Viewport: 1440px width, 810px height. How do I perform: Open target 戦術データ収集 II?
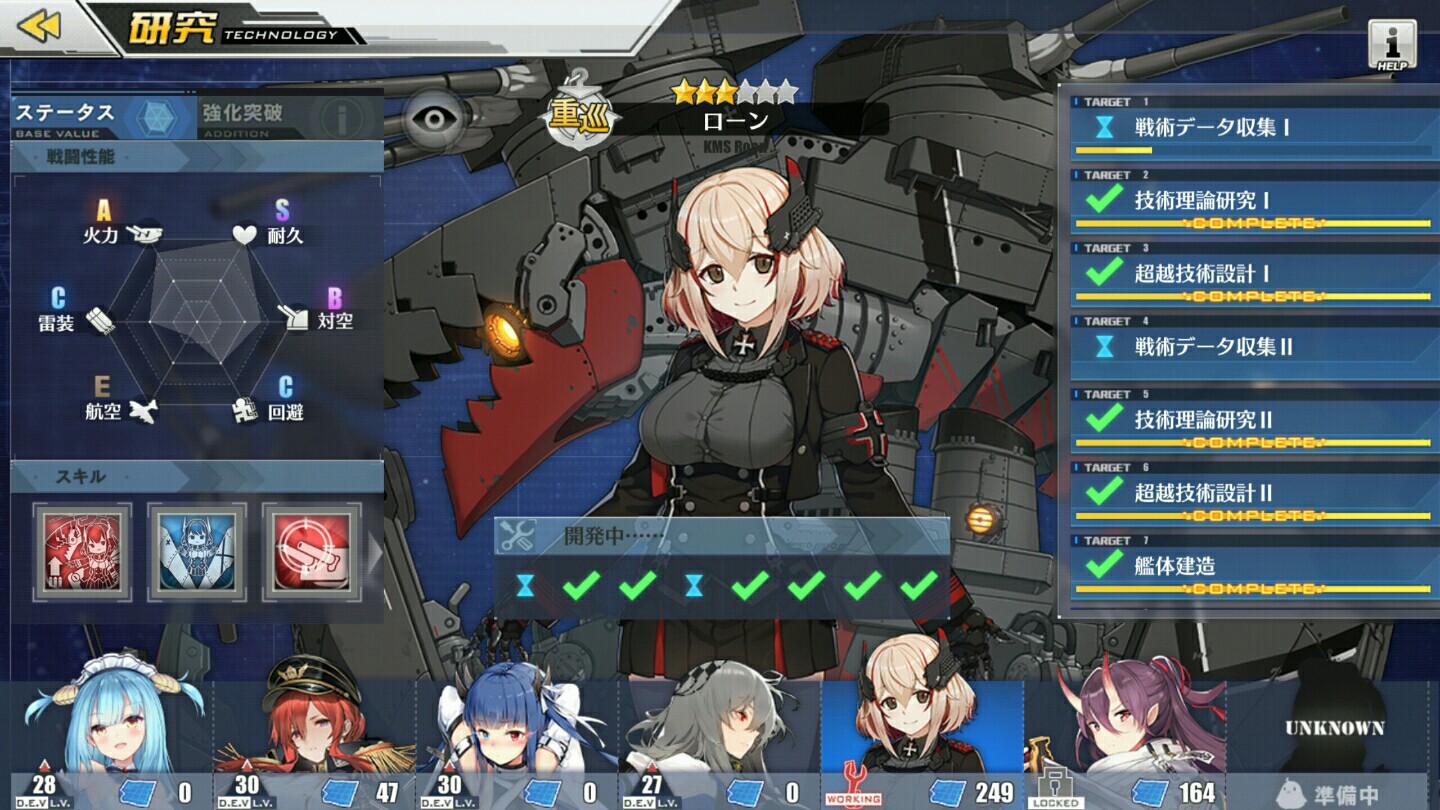pos(1250,348)
